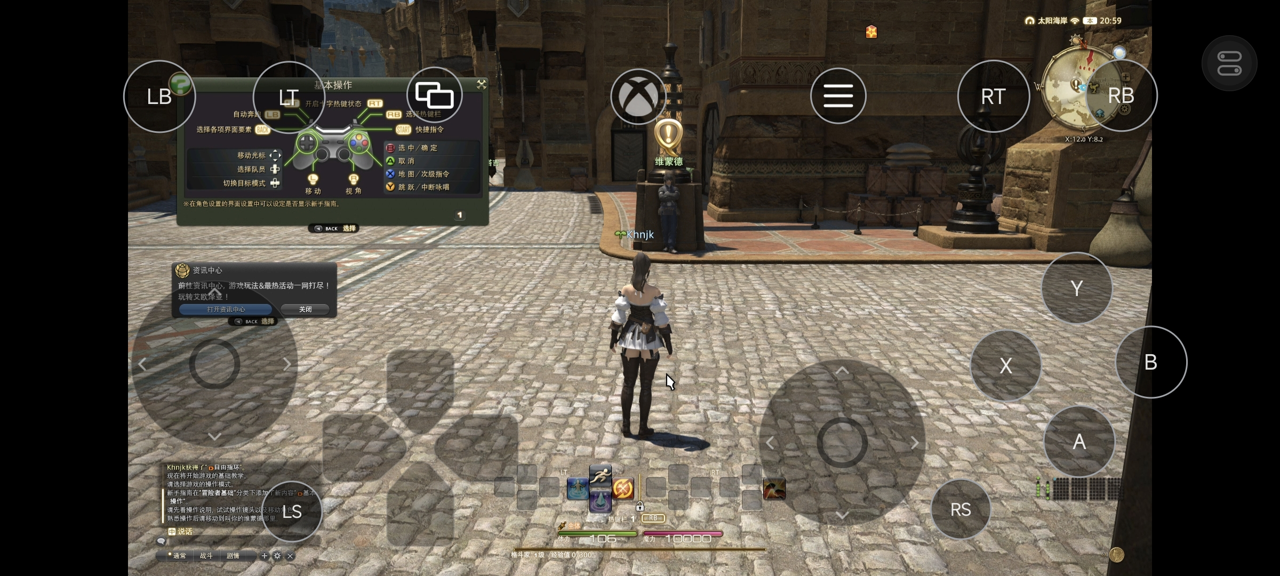Dismiss the news prompt with 关闭
This screenshot has height=576, width=1280.
point(305,309)
